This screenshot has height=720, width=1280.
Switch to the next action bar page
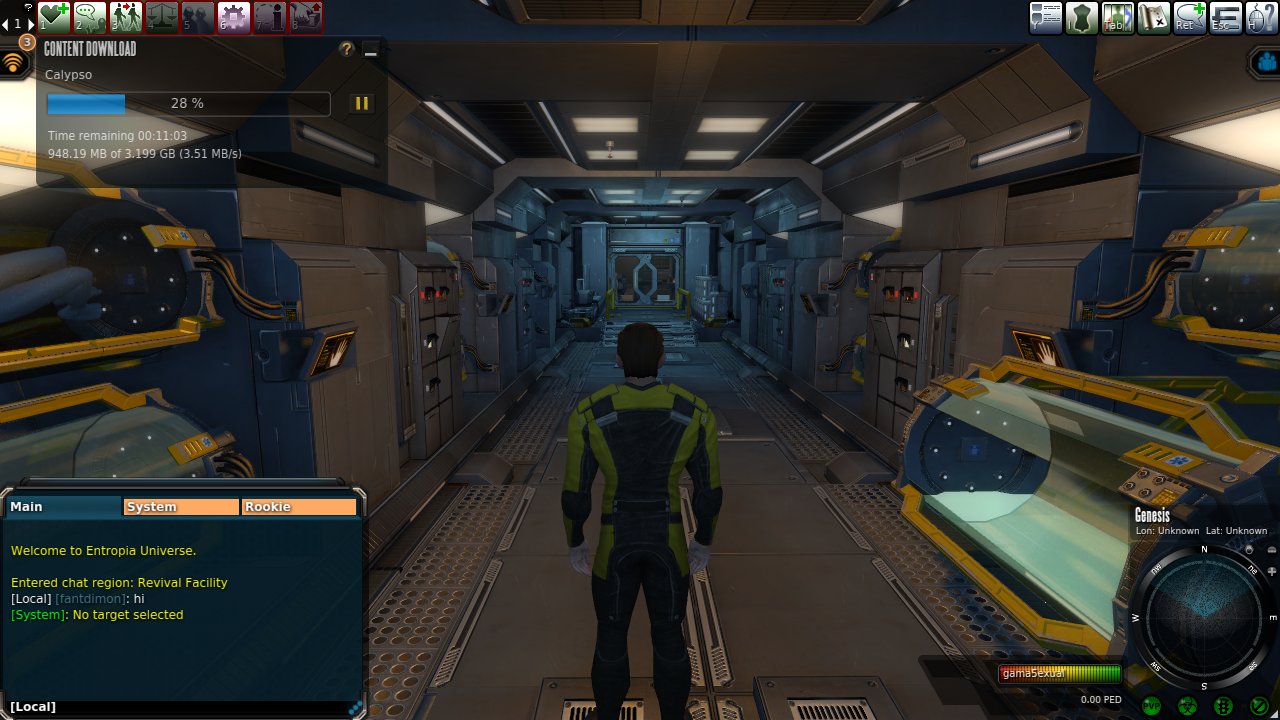point(30,24)
